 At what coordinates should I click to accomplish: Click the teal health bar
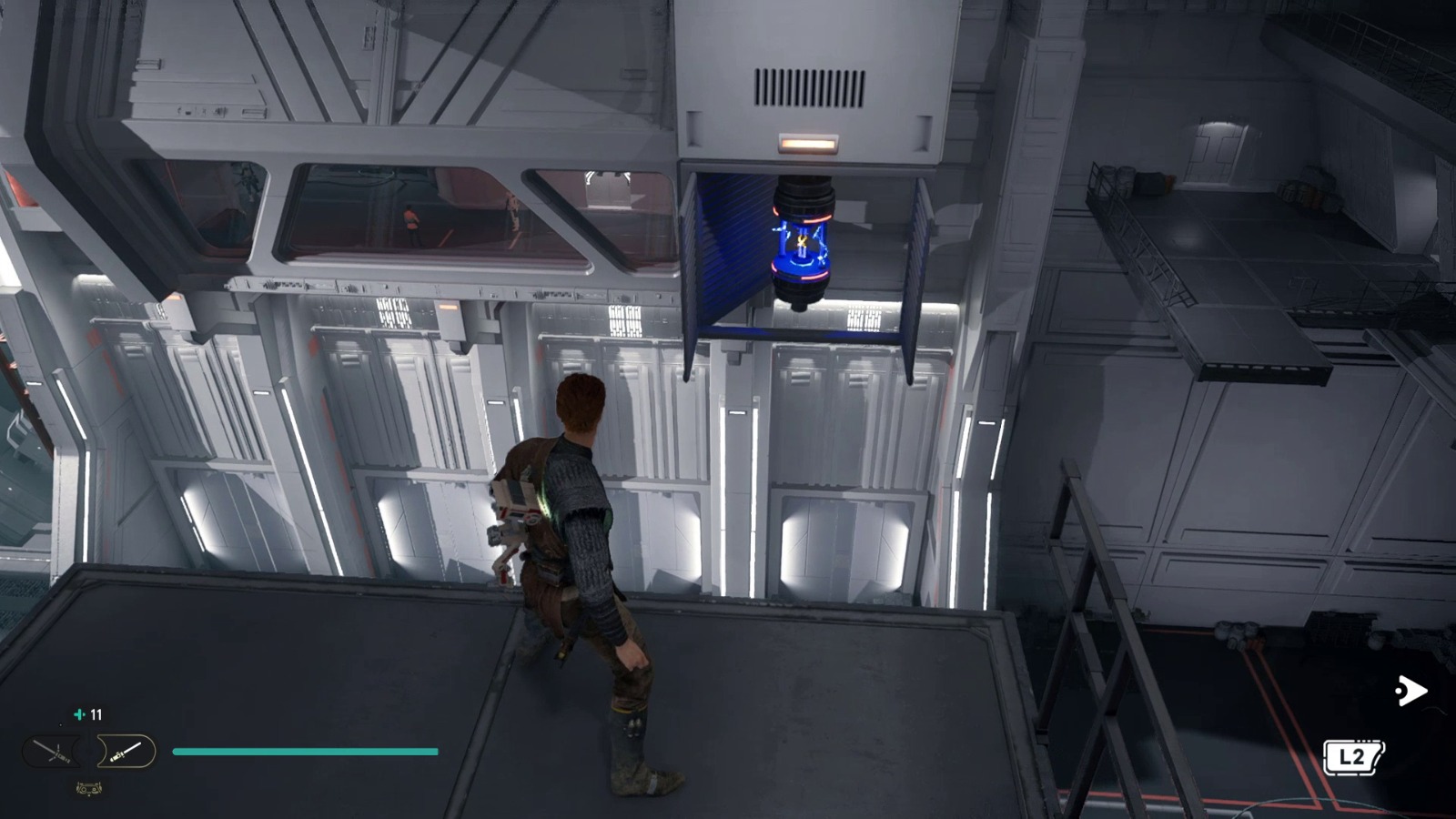point(305,752)
